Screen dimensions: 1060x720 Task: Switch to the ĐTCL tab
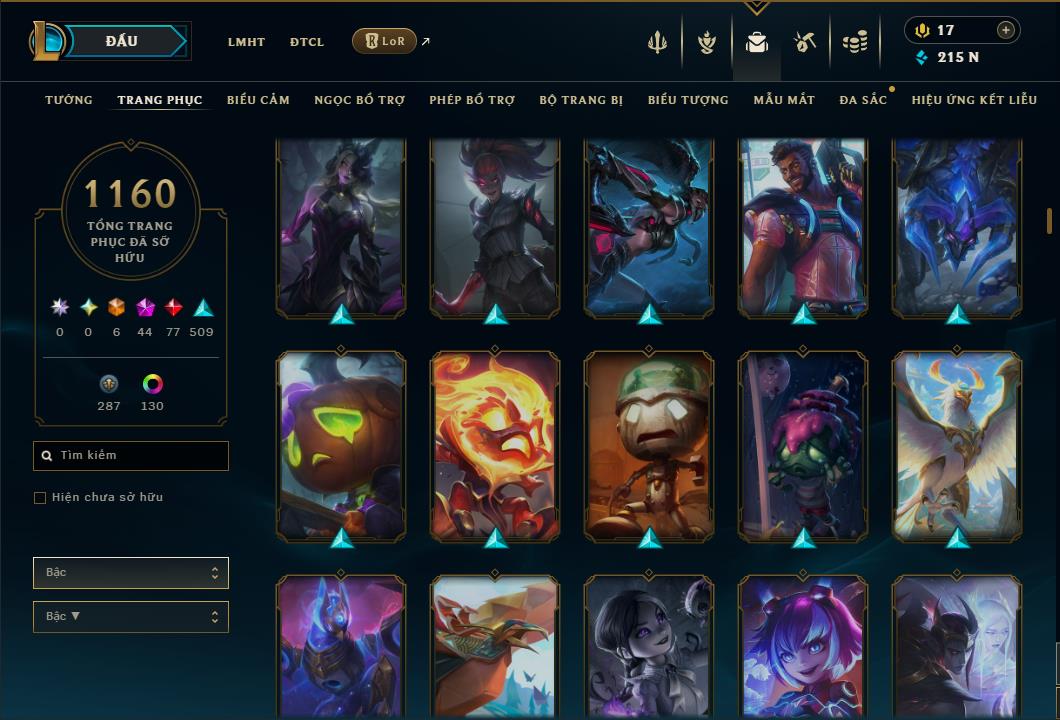[307, 42]
